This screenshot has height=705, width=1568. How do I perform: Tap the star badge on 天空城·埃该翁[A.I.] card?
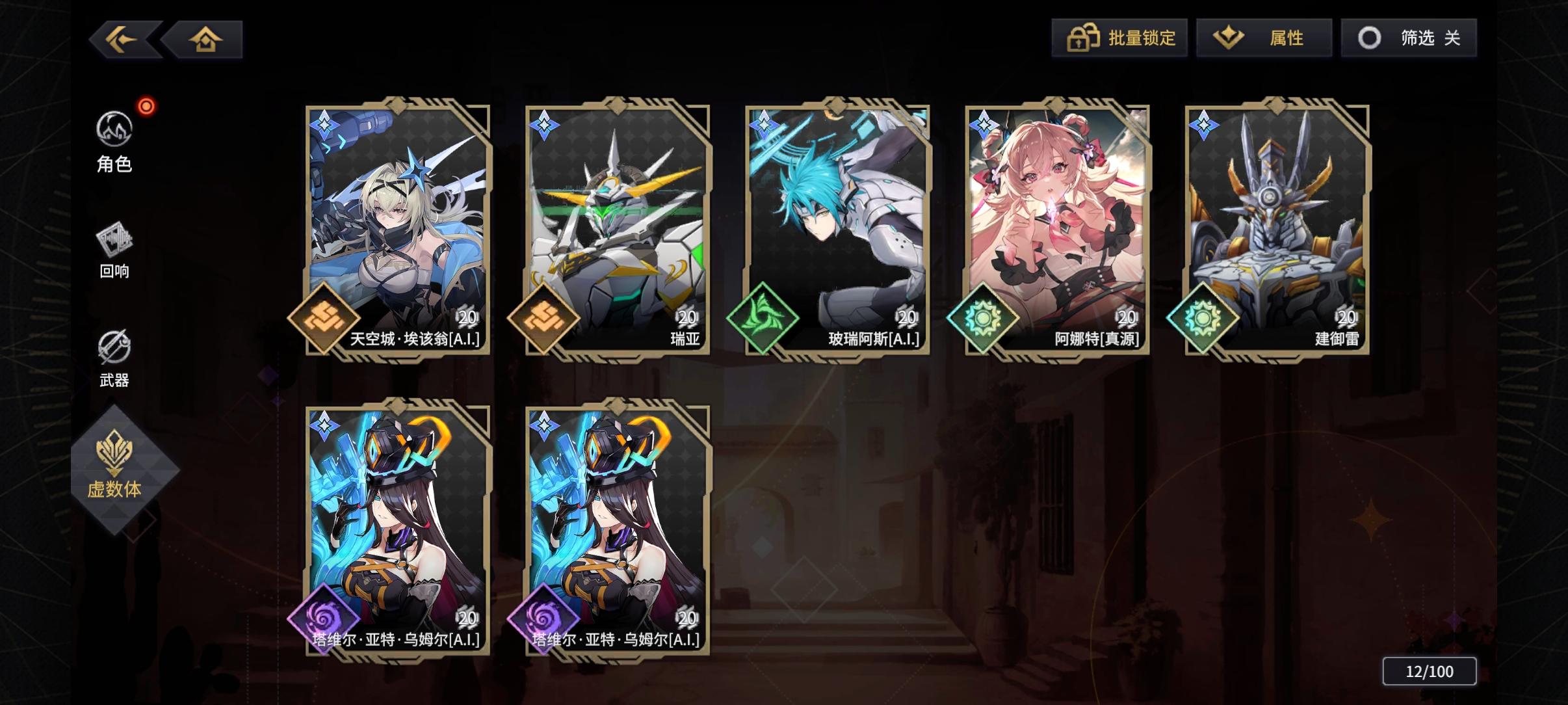(x=325, y=124)
